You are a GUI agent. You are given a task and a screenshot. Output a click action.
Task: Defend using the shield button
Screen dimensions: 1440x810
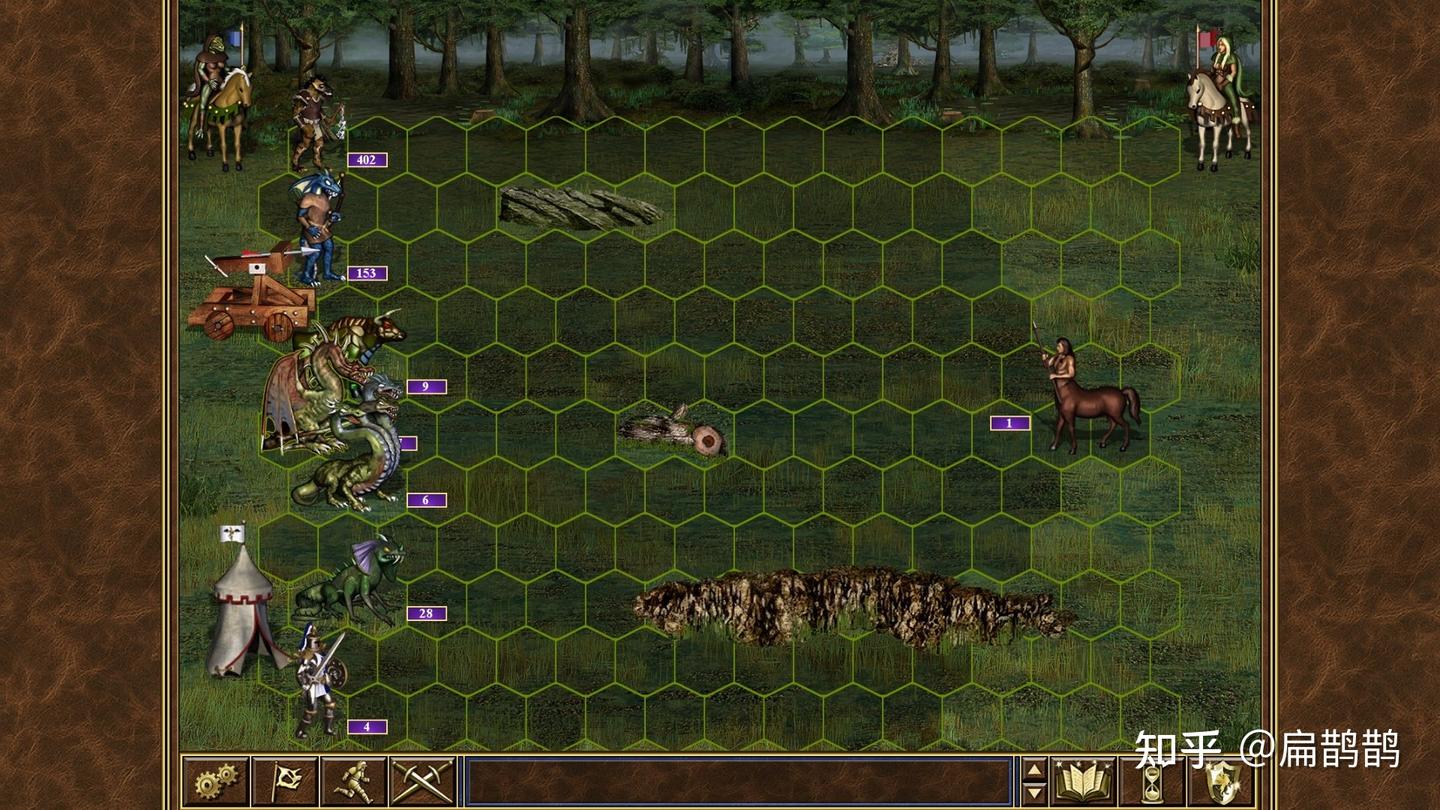1222,781
